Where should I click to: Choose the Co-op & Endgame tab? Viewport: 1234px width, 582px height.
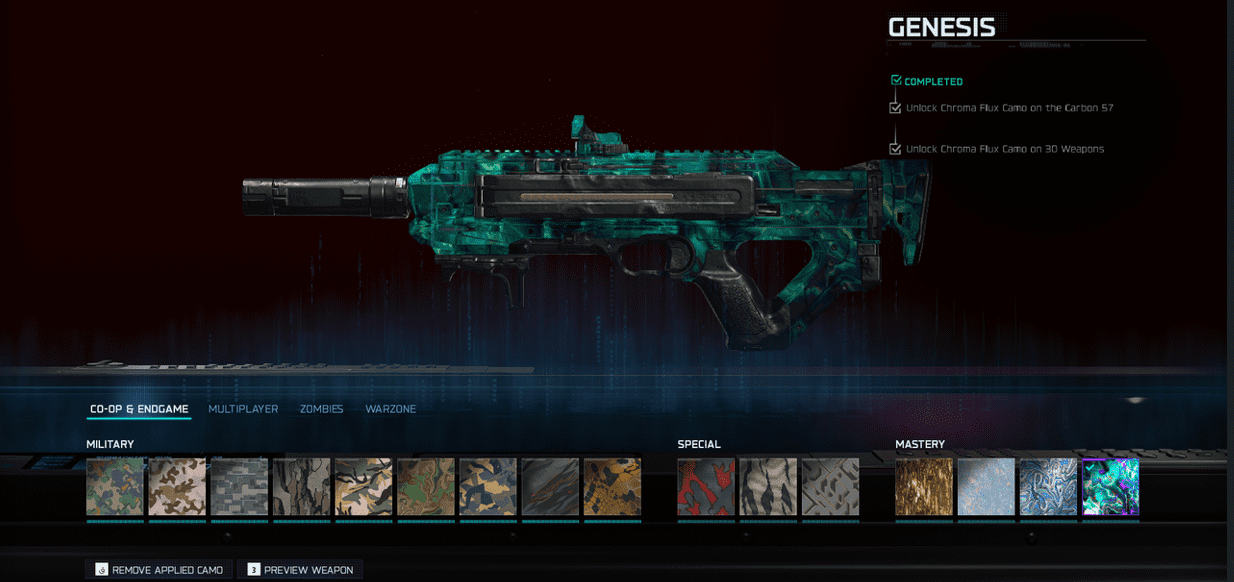139,409
